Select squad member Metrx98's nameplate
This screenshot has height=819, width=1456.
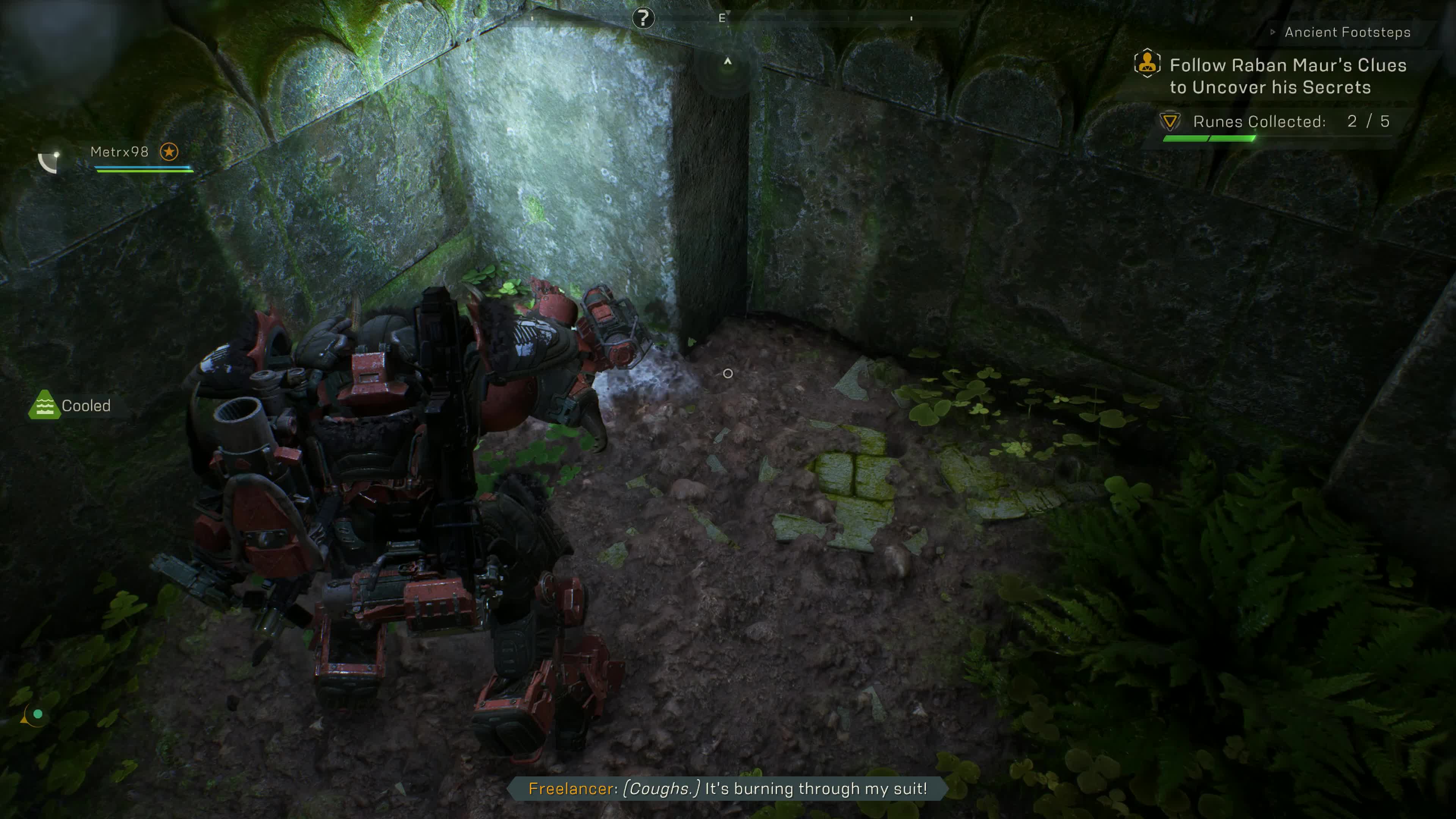pos(119,152)
